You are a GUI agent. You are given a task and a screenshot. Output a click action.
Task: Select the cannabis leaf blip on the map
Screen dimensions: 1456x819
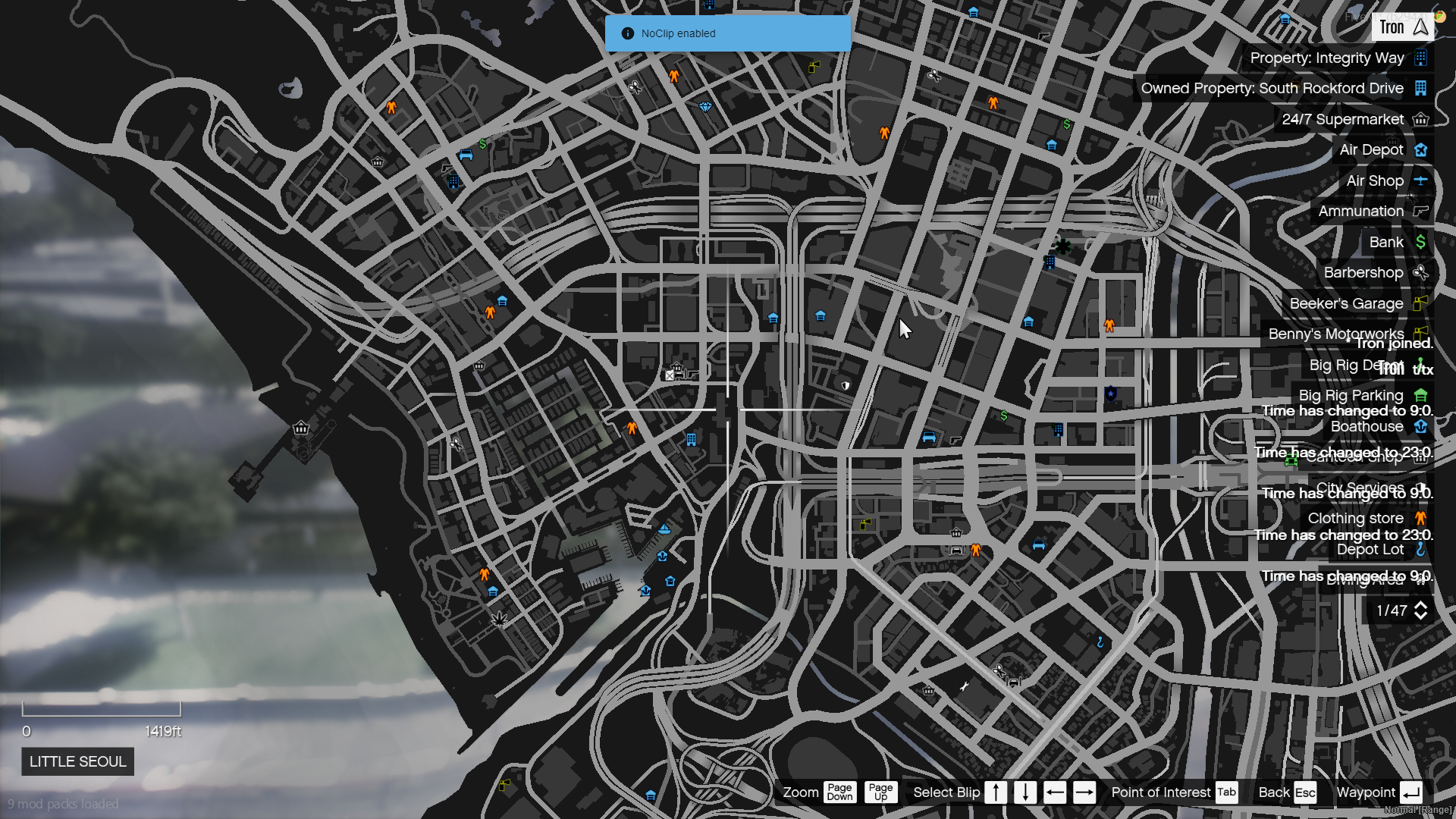point(500,620)
